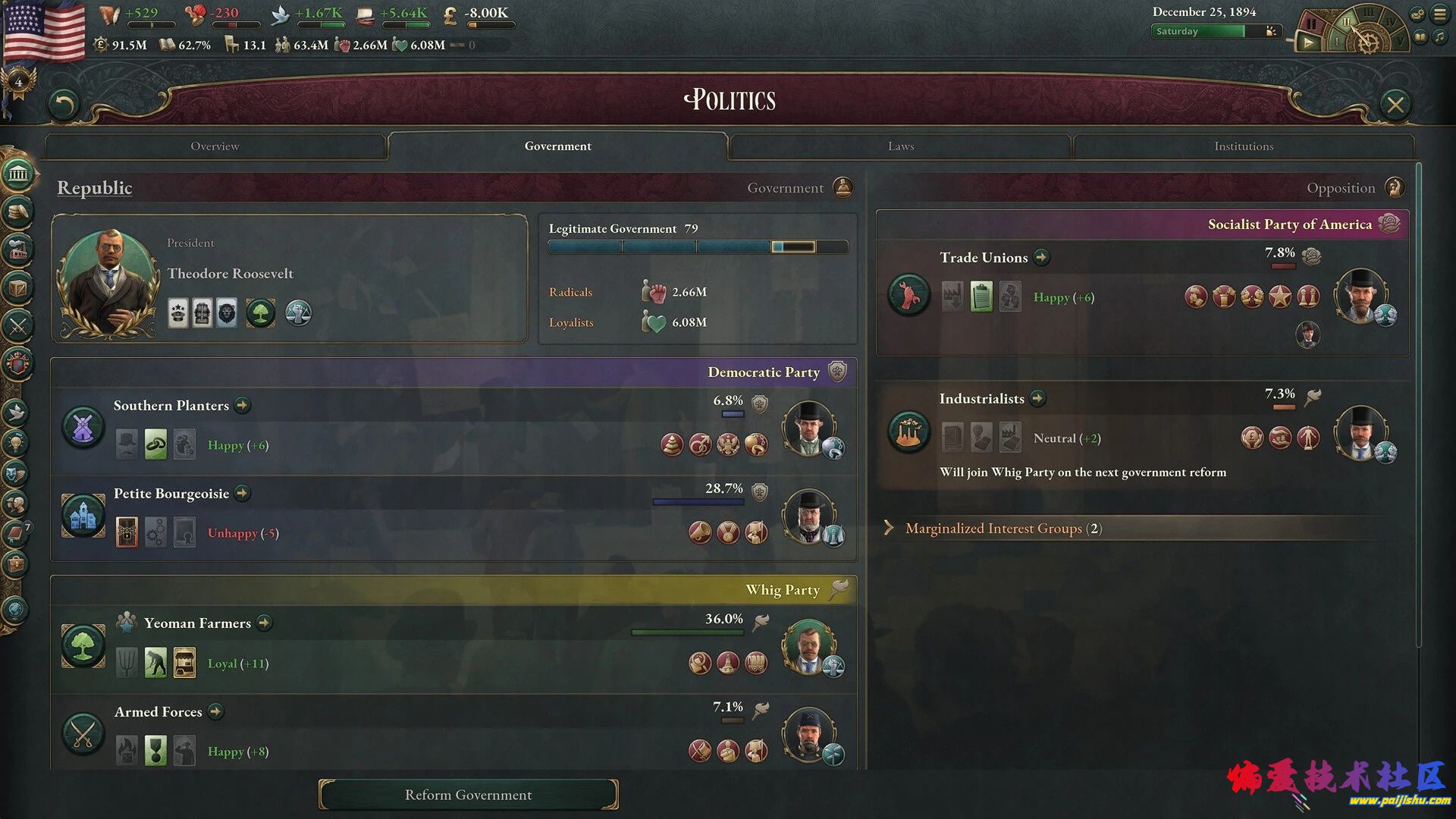Follow the Republic government type link
Screen dimensions: 1456x819
(95, 188)
